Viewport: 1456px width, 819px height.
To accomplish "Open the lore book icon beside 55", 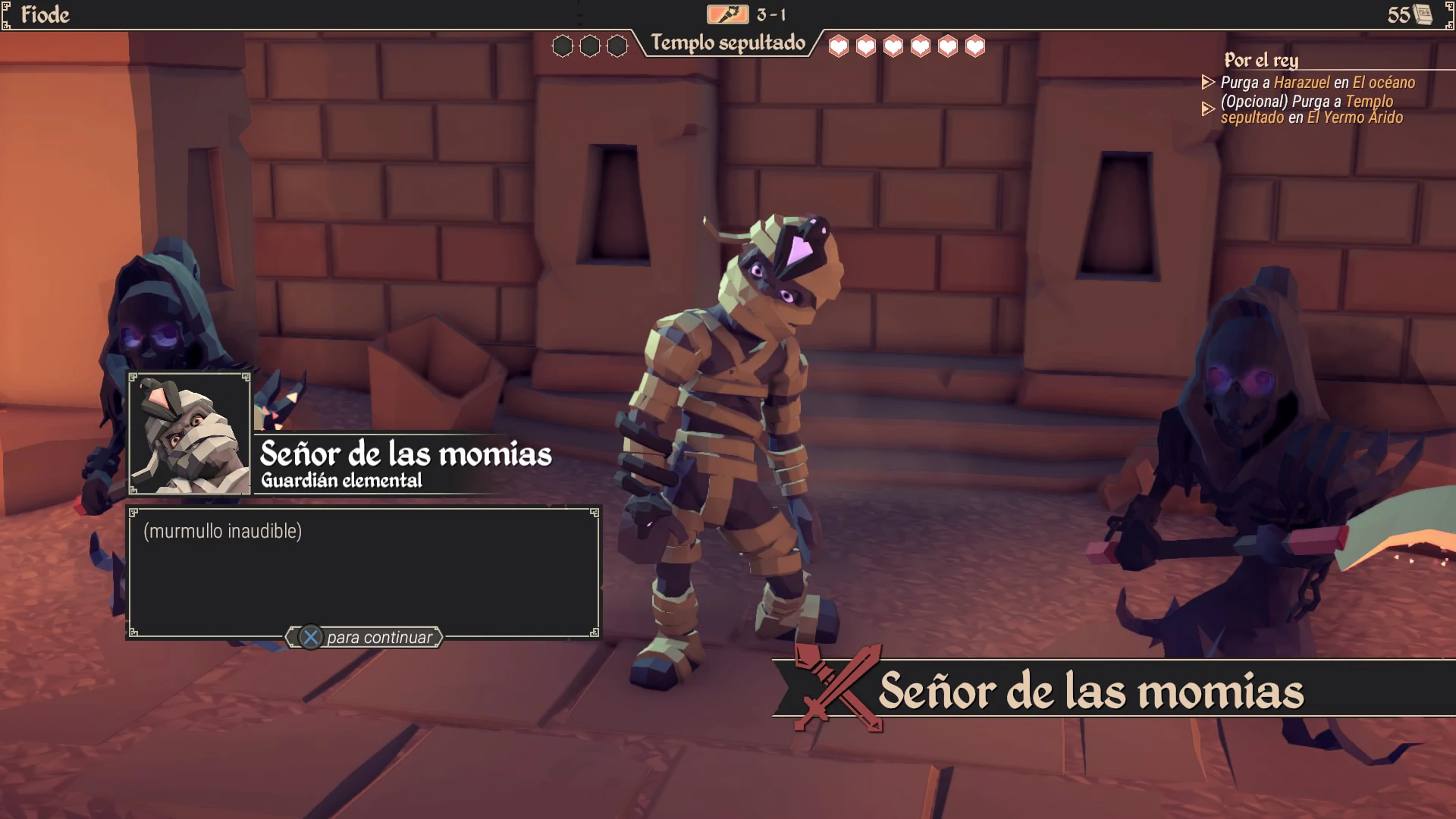I will 1423,14.
